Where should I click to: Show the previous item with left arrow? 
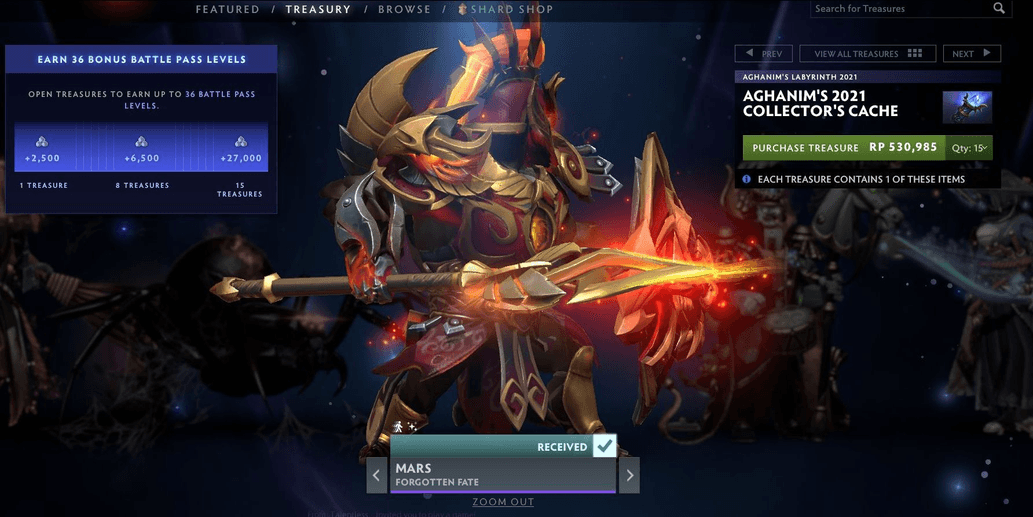pos(376,475)
